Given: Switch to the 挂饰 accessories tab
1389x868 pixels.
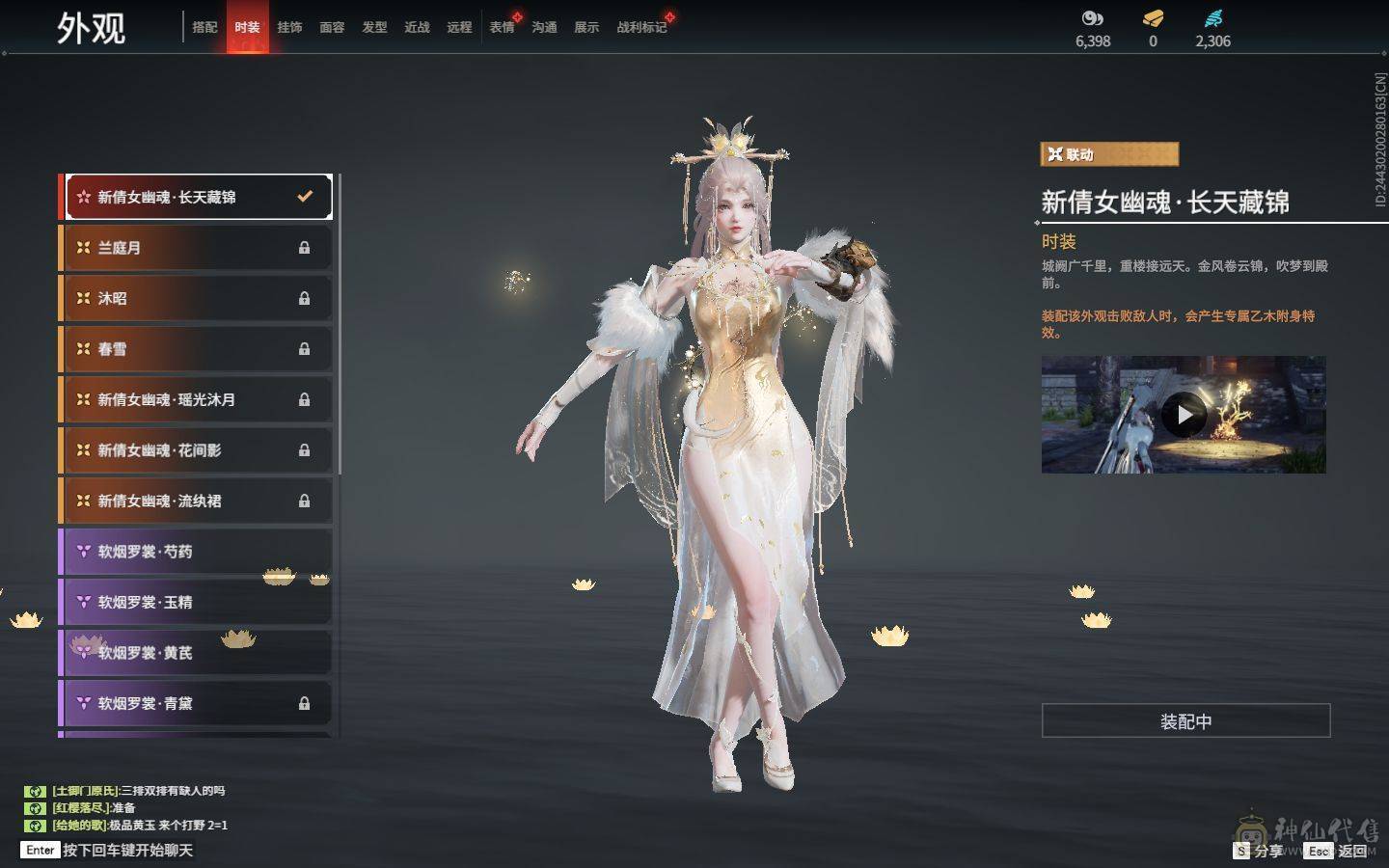Looking at the screenshot, I should (290, 27).
